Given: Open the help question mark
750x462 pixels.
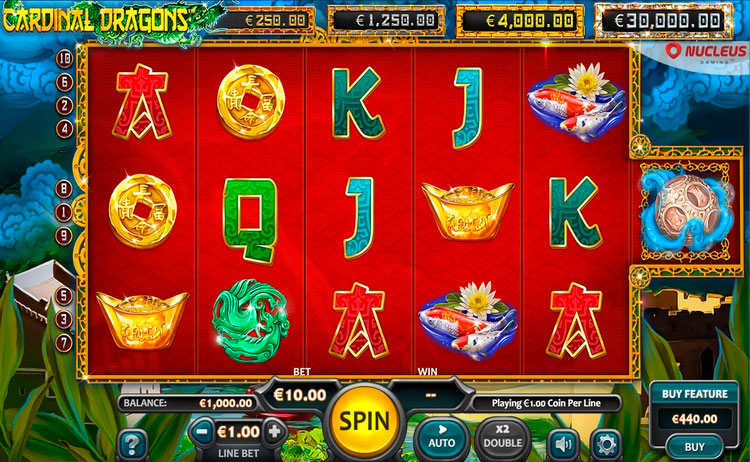Looking at the screenshot, I should (132, 442).
